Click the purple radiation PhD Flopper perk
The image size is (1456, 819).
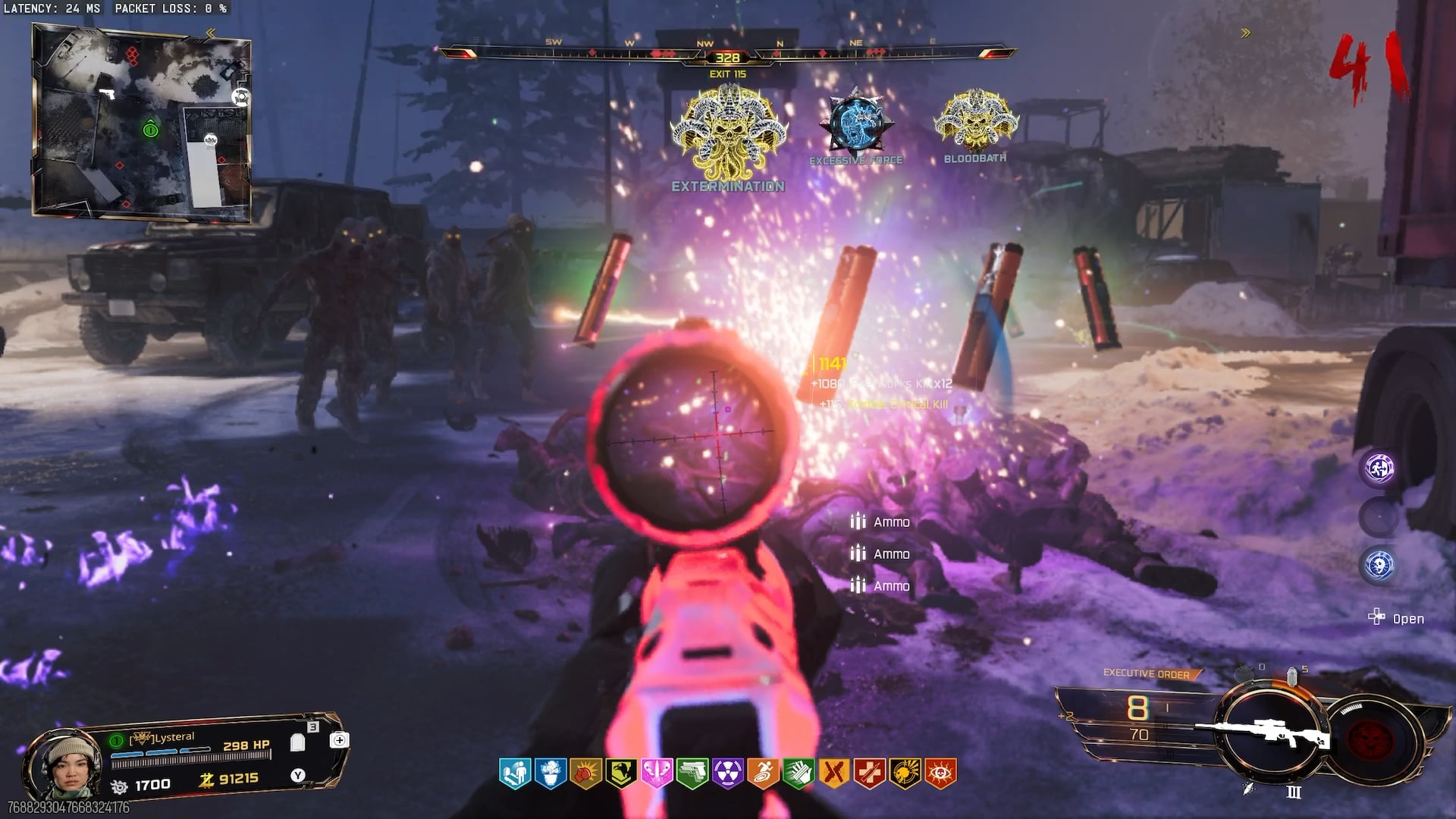click(728, 773)
